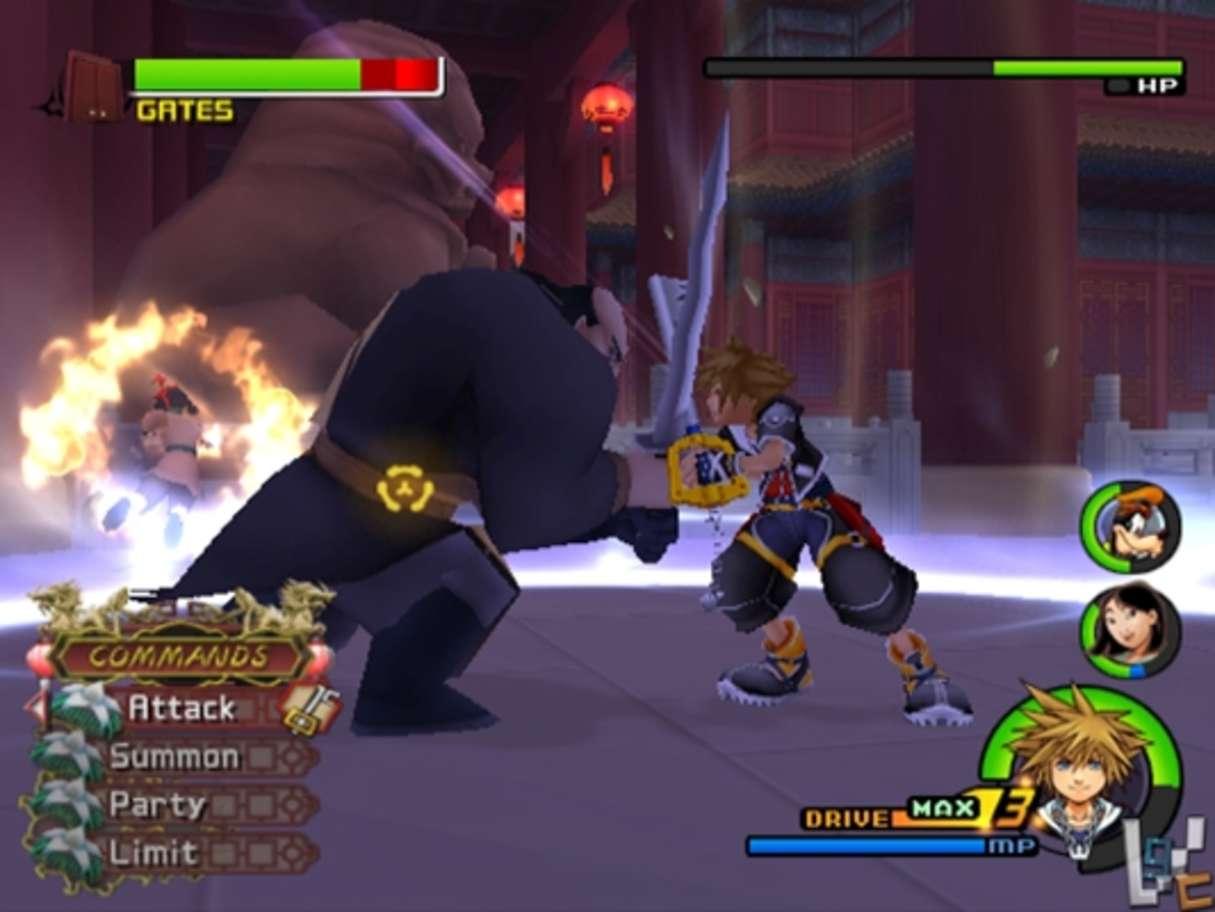Screen dimensions: 1215x912
Task: Select the Attack command
Action: click(x=182, y=708)
